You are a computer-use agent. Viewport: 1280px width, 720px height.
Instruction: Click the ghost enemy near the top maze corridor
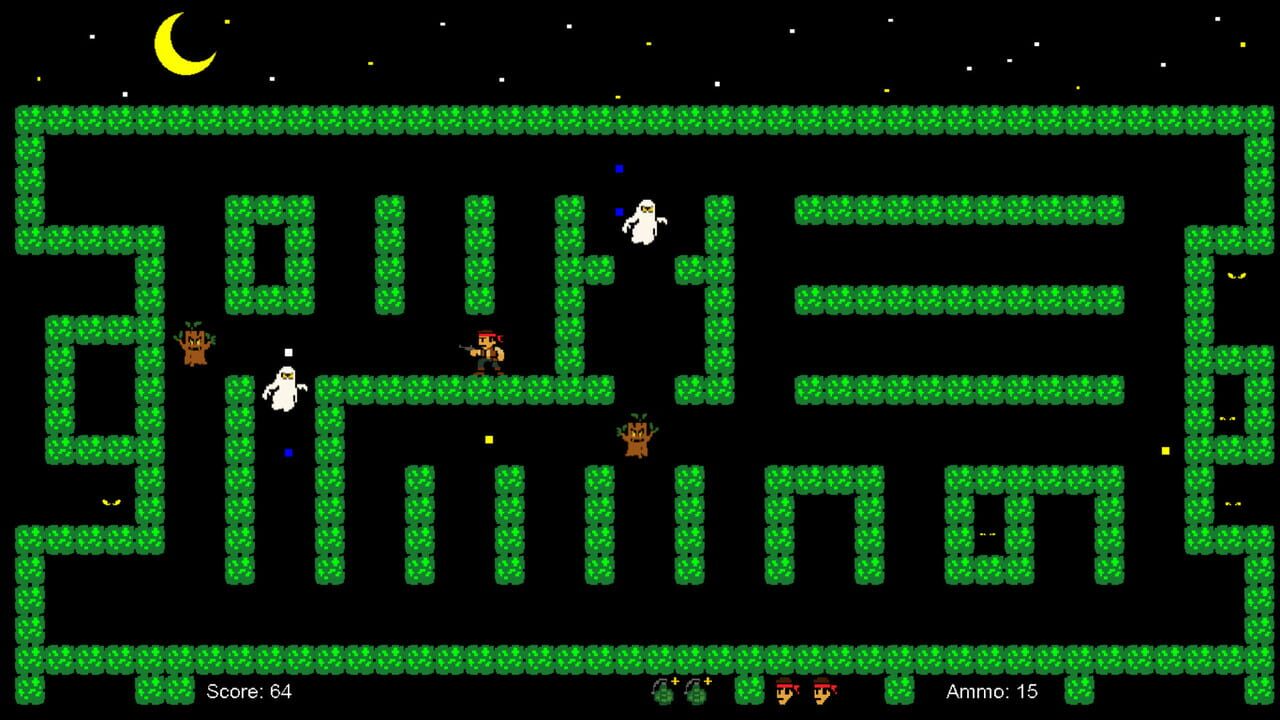pos(645,220)
